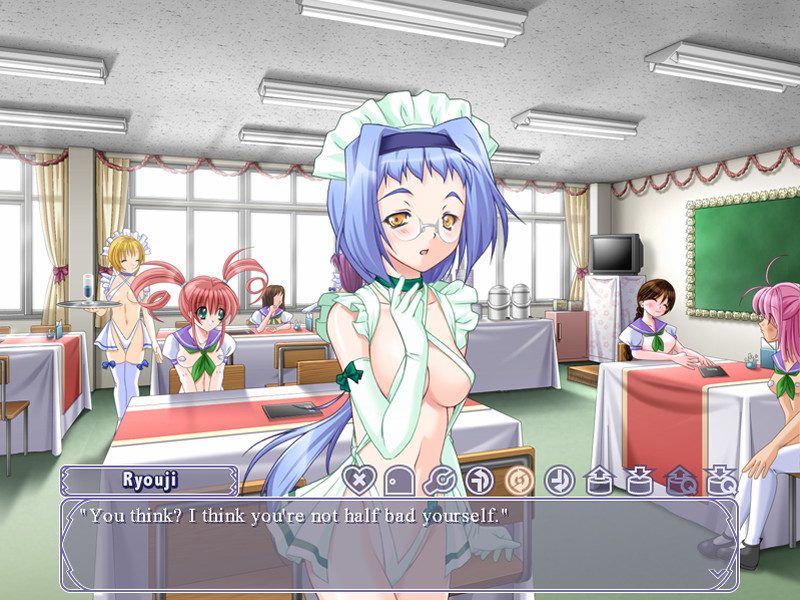Screen dimensions: 800x600
Task: Click the heart with X icon
Action: click(357, 480)
